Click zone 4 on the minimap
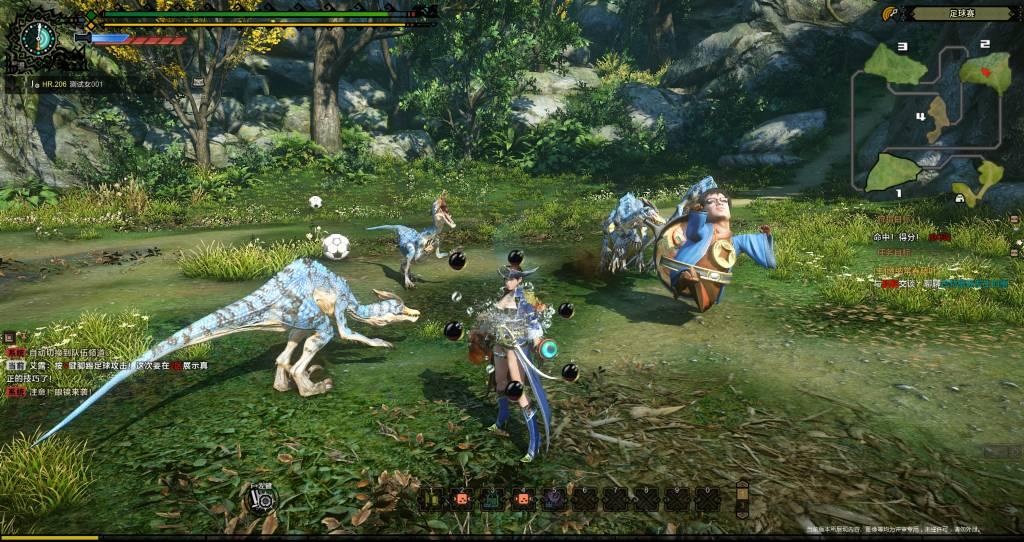This screenshot has height=542, width=1024. coord(937,120)
